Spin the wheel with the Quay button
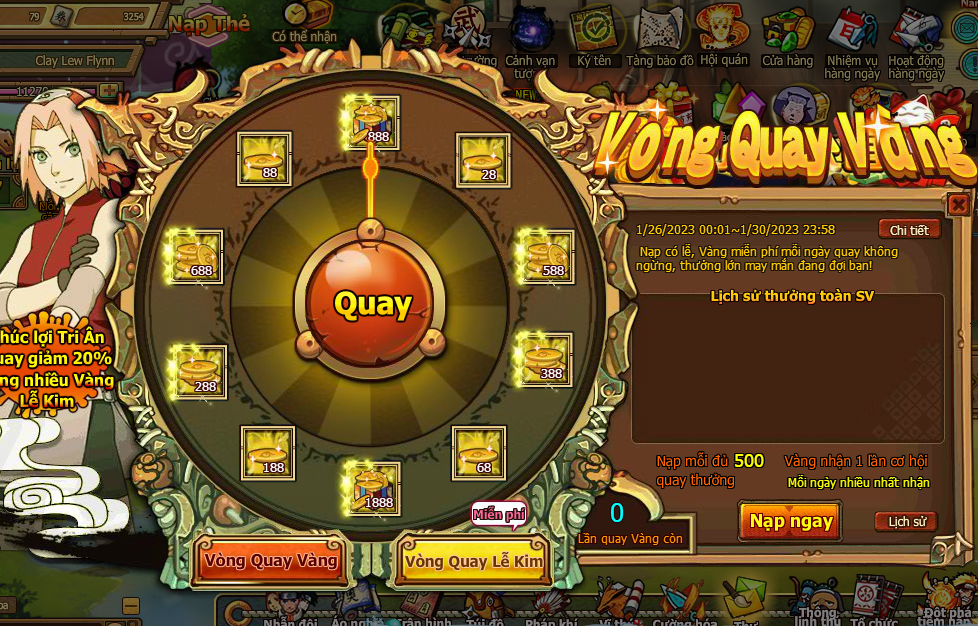978x626 pixels. pyautogui.click(x=372, y=303)
